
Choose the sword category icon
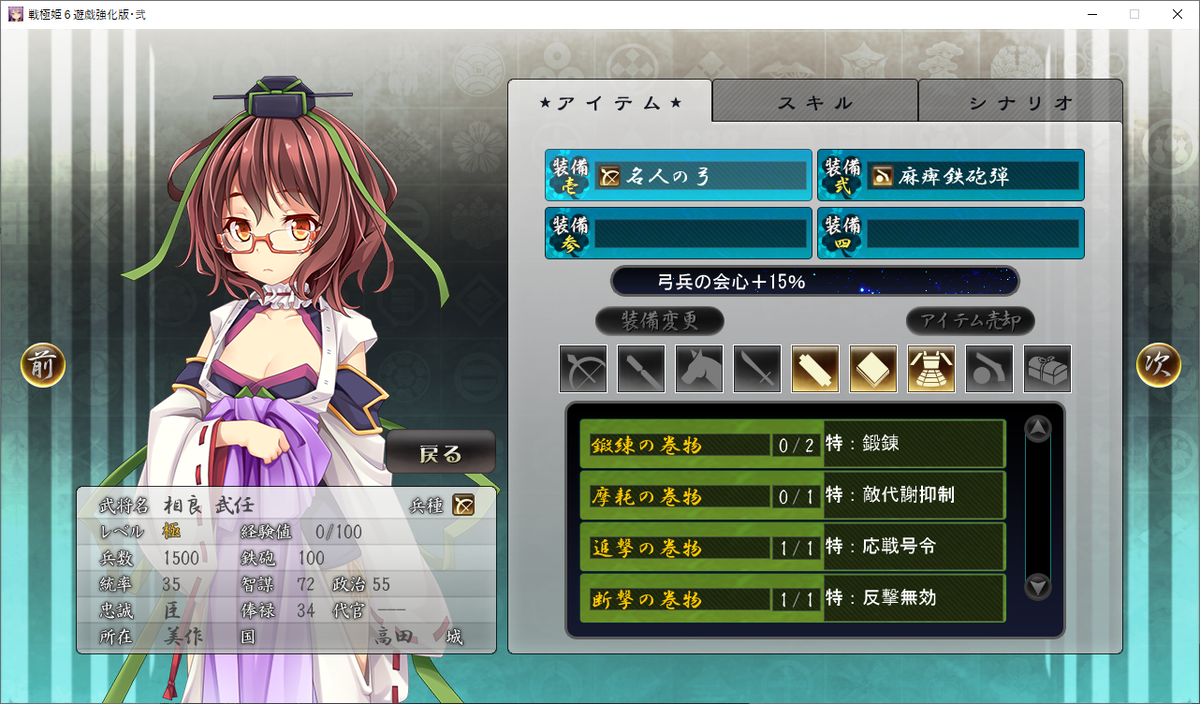pos(757,369)
